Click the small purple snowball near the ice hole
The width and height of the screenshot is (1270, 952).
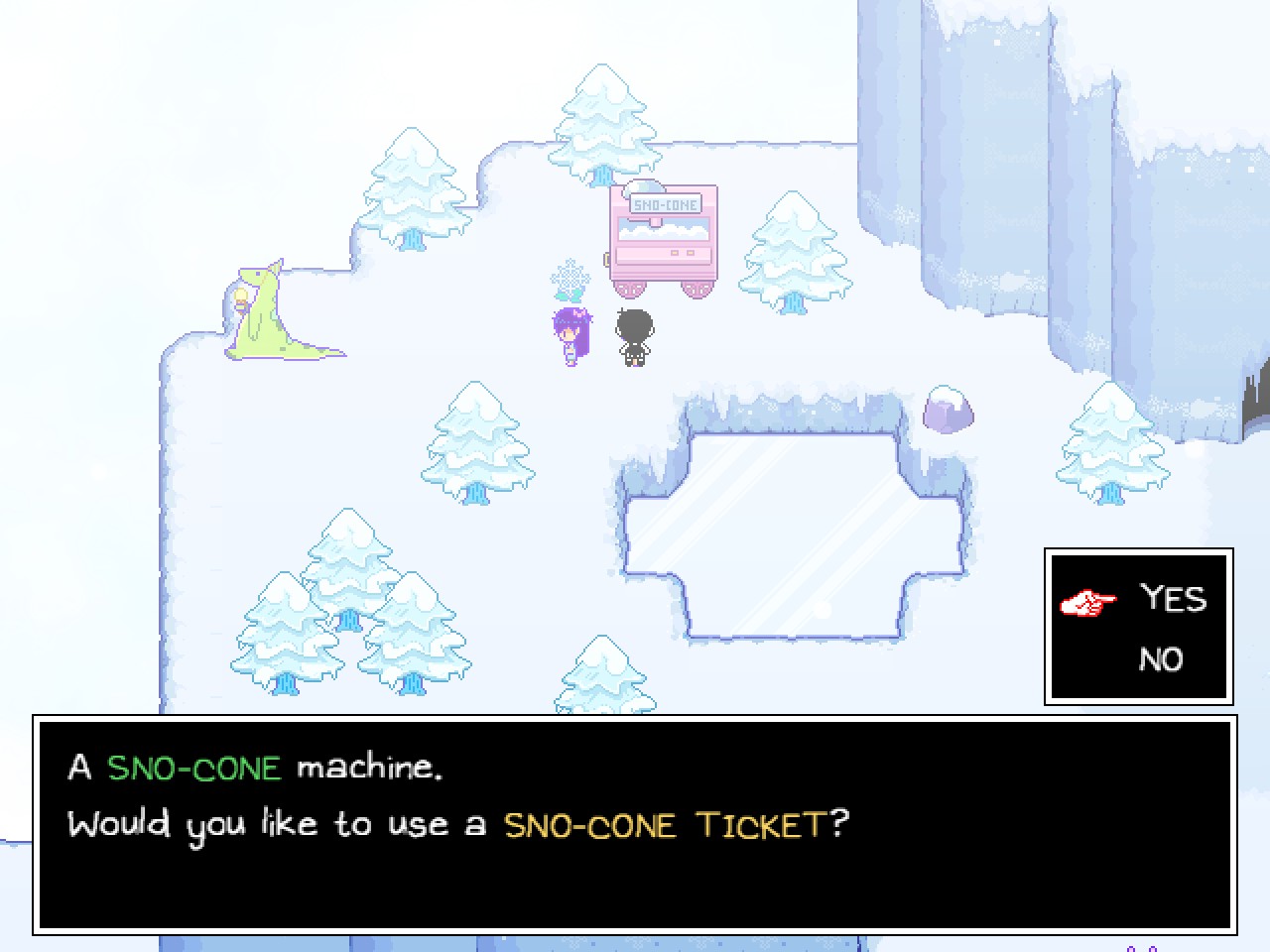tap(946, 409)
